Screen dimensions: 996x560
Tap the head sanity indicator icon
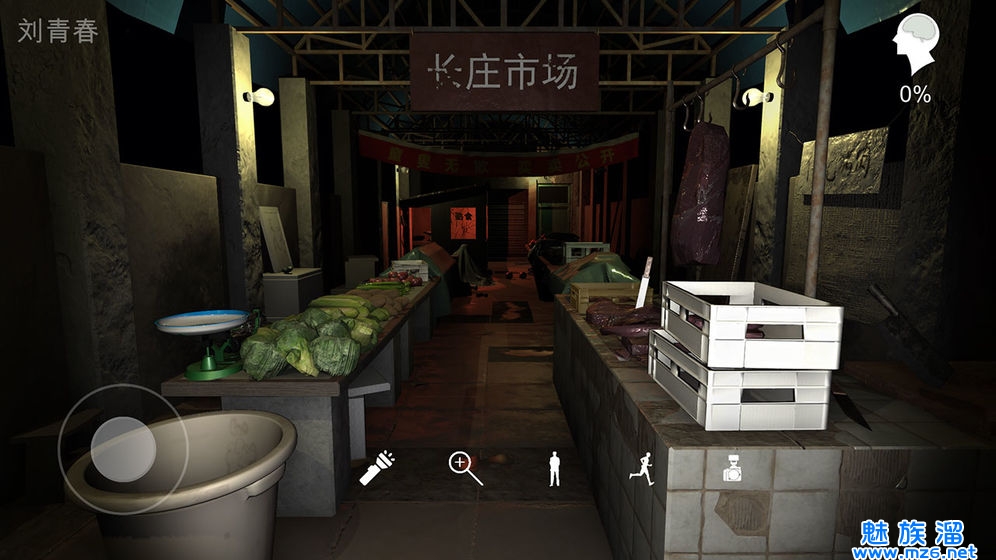pyautogui.click(x=914, y=45)
